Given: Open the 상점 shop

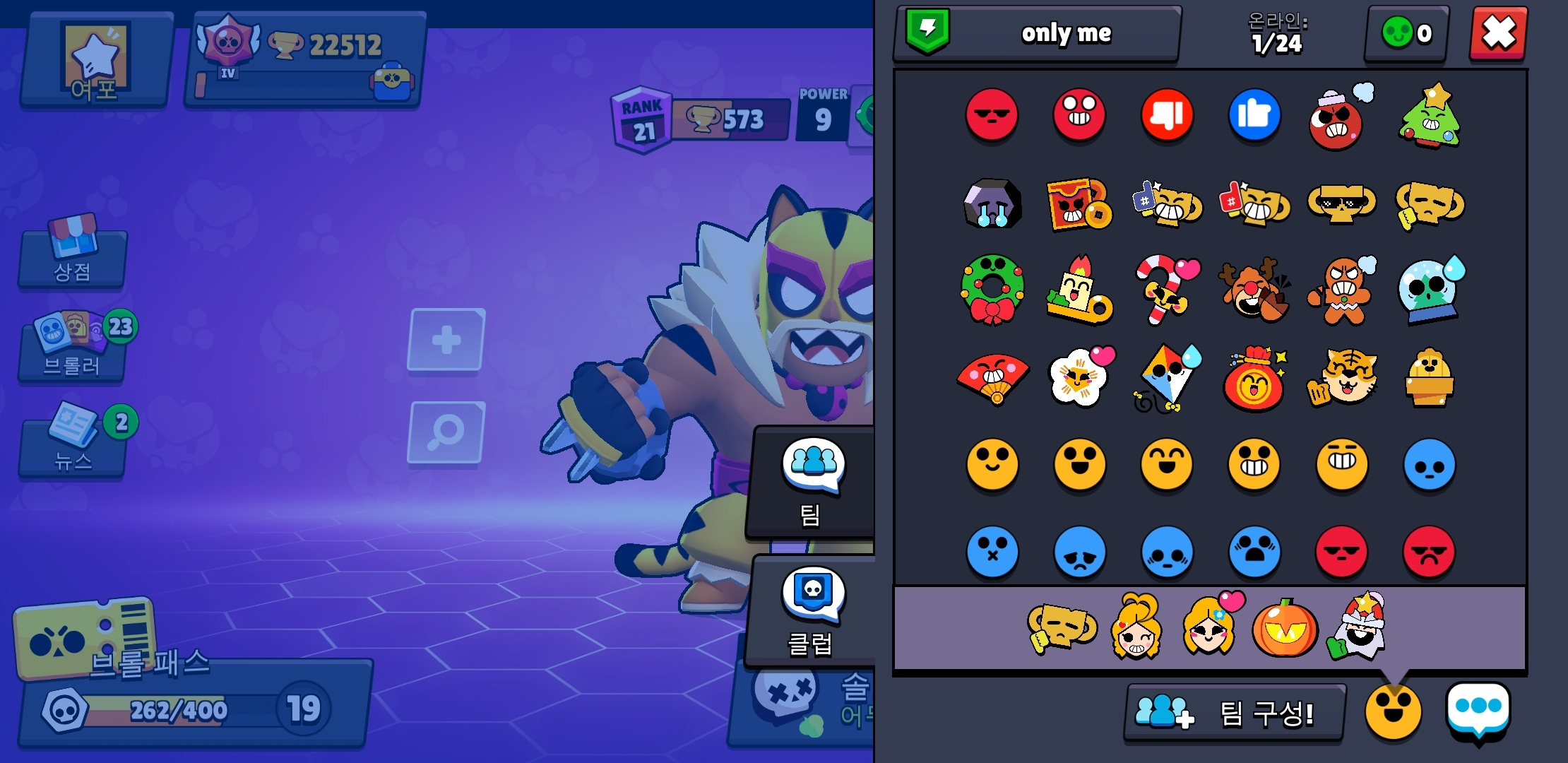Looking at the screenshot, I should pos(73,254).
